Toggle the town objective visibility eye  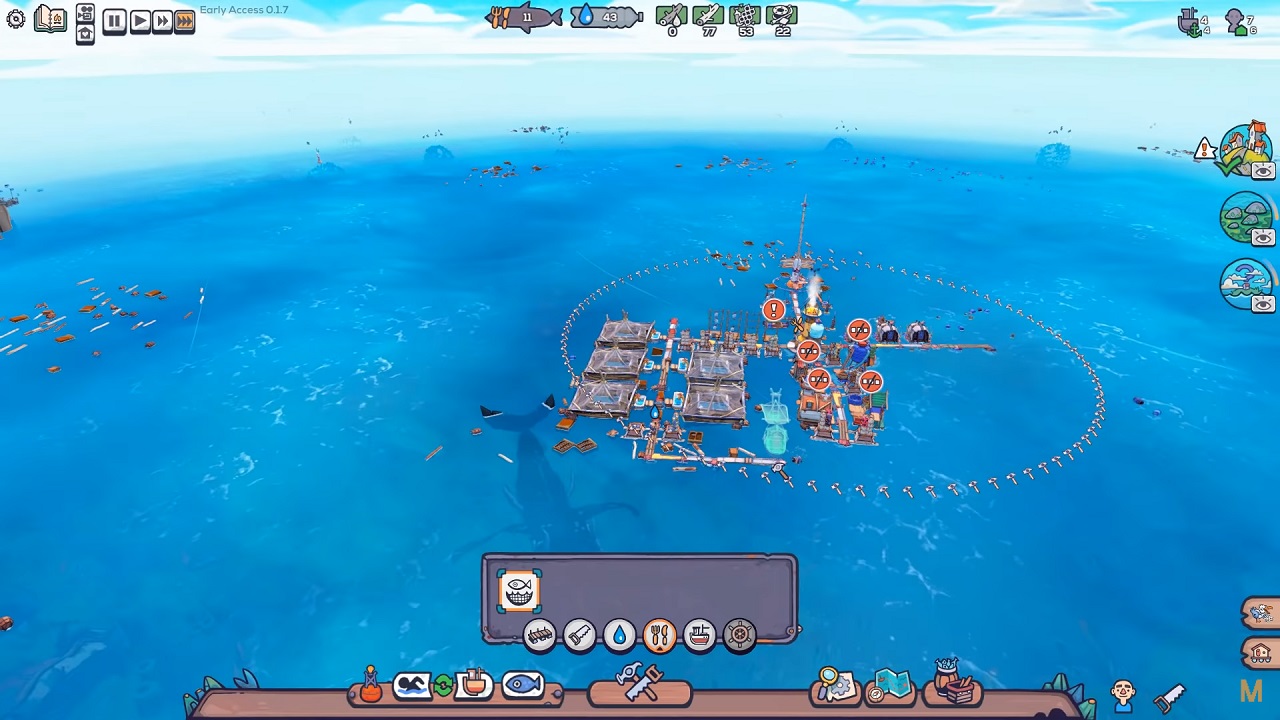click(1263, 171)
